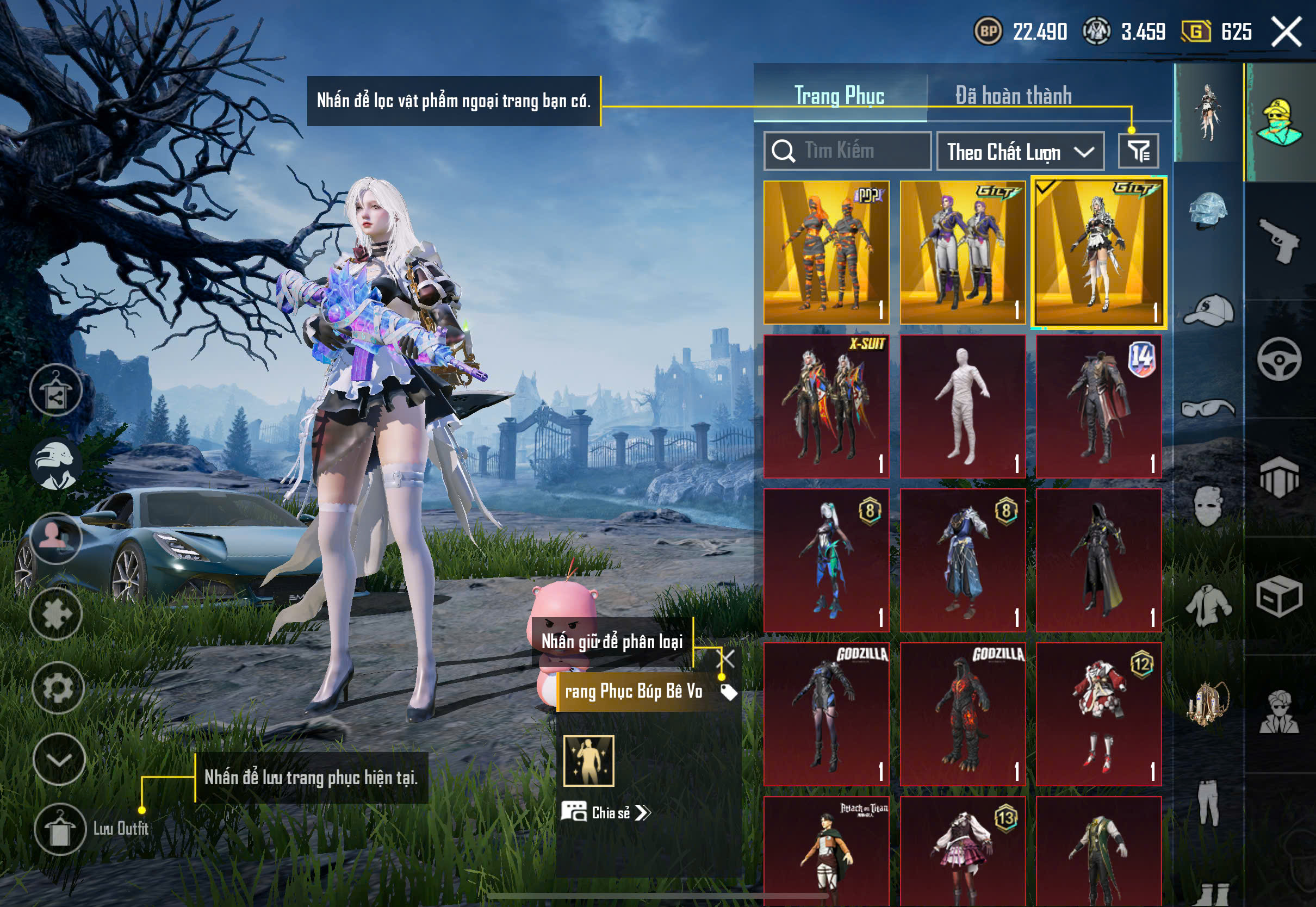1316x907 pixels.
Task: Choose the X-SUIT outfit tile
Action: pos(826,406)
